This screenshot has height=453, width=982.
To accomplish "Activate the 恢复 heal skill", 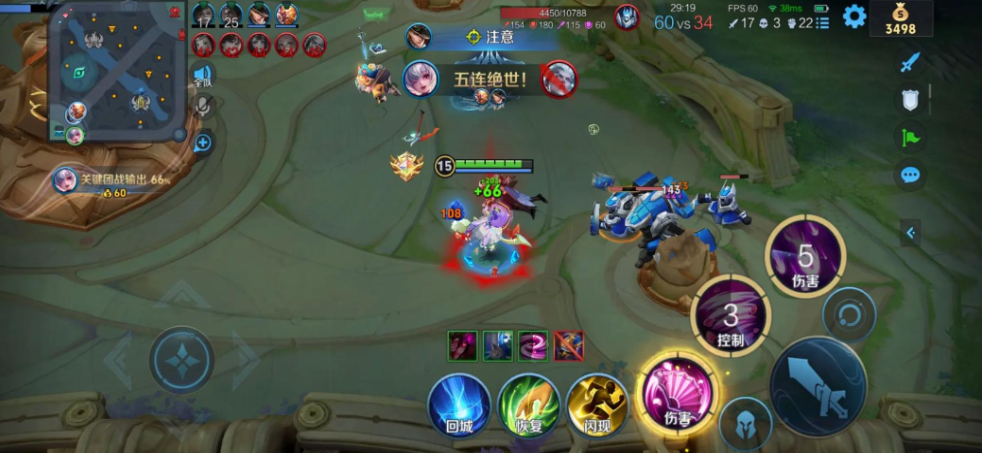I will point(528,404).
